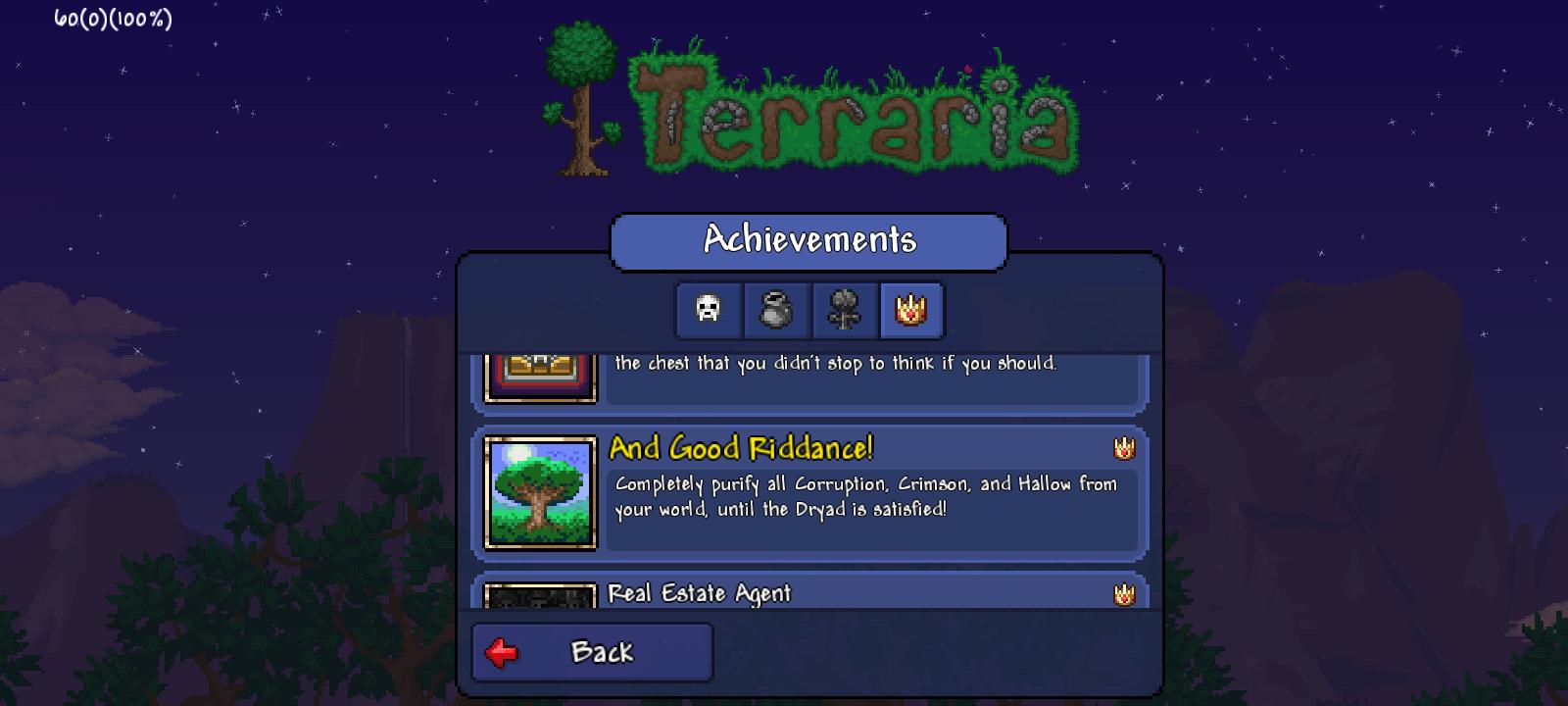Click the red back arrow icon

click(x=500, y=650)
